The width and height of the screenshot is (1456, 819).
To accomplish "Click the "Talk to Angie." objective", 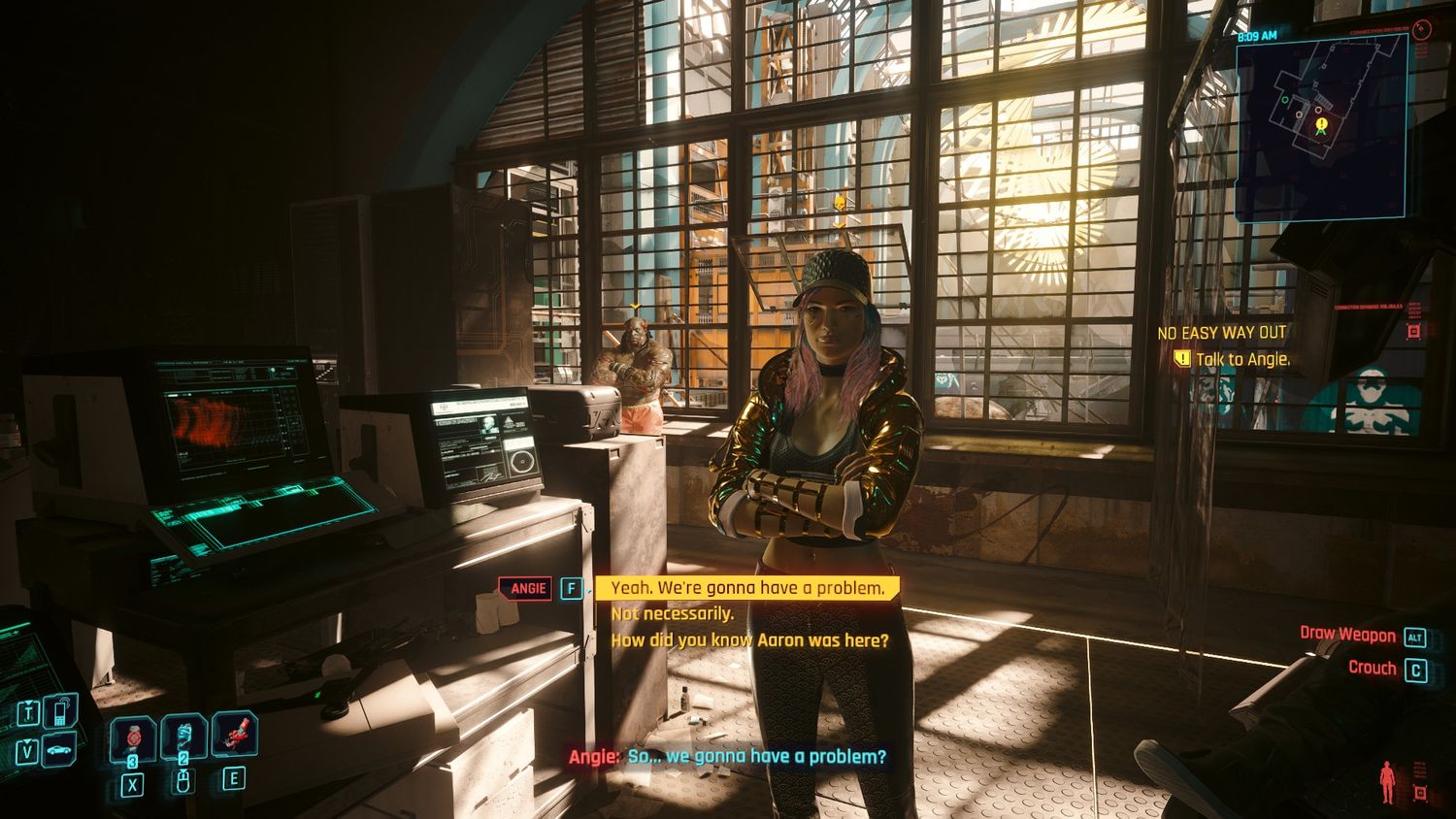I will coord(1241,359).
